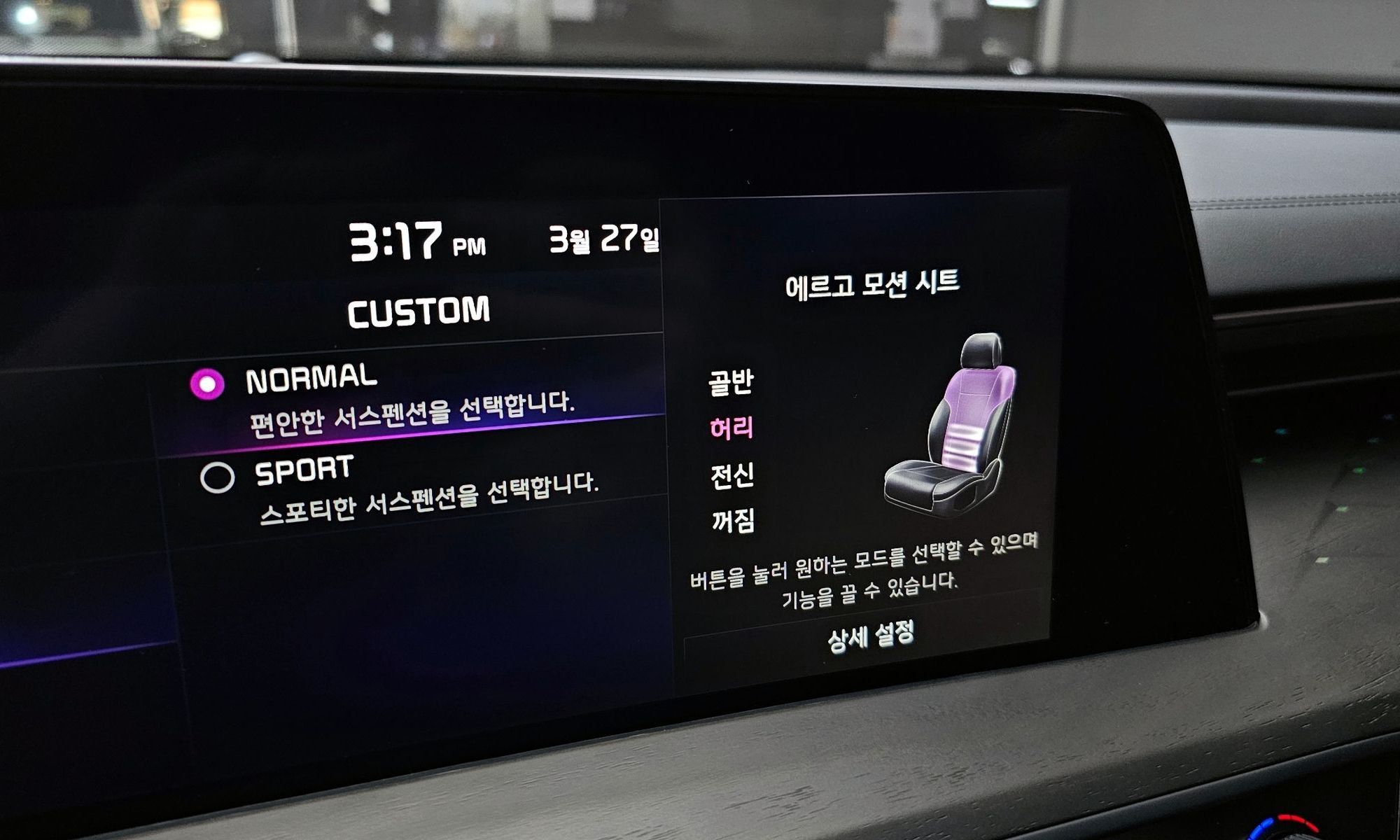Choose the 허리 seat mode
The width and height of the screenshot is (1400, 840).
(x=731, y=428)
